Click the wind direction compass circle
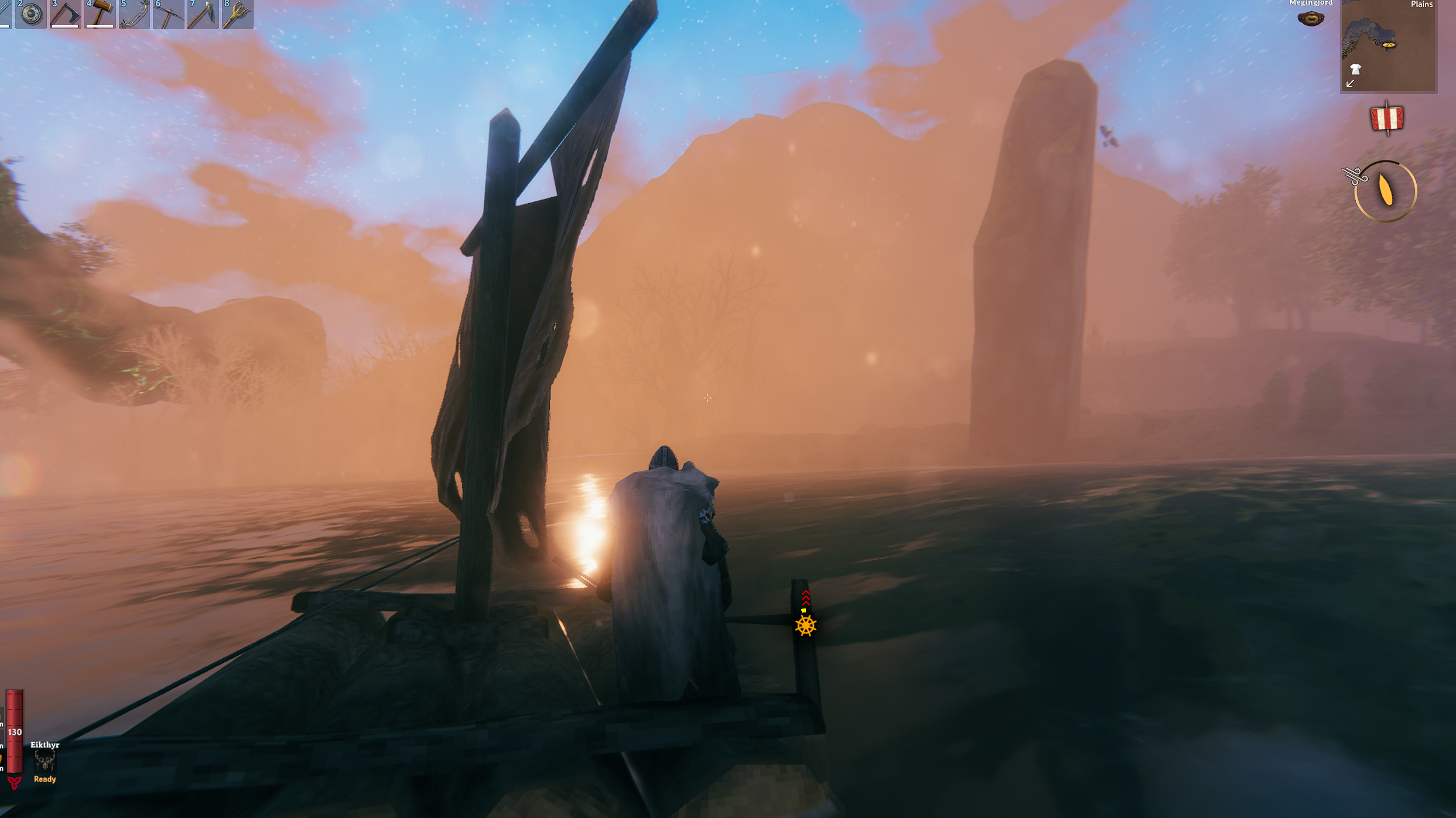 point(1386,191)
